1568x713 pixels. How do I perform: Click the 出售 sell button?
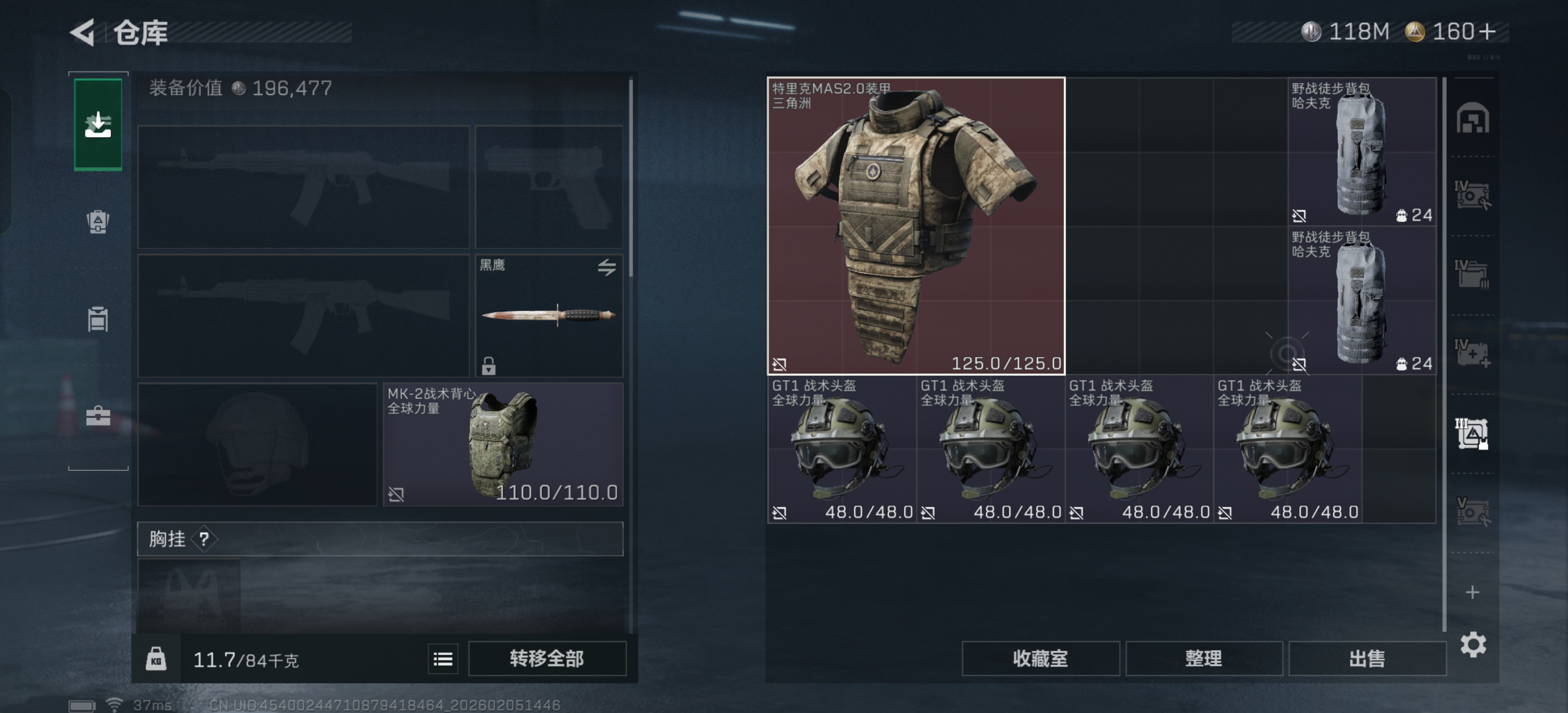(1367, 658)
